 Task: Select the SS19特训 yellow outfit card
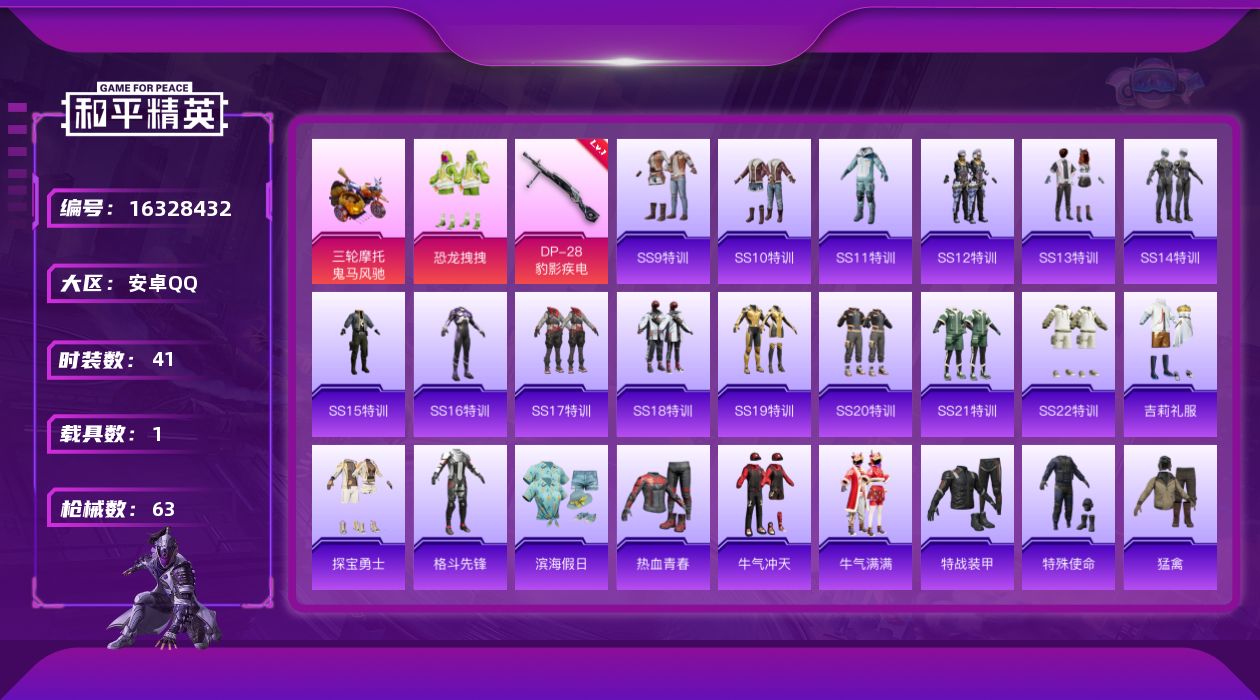point(764,364)
